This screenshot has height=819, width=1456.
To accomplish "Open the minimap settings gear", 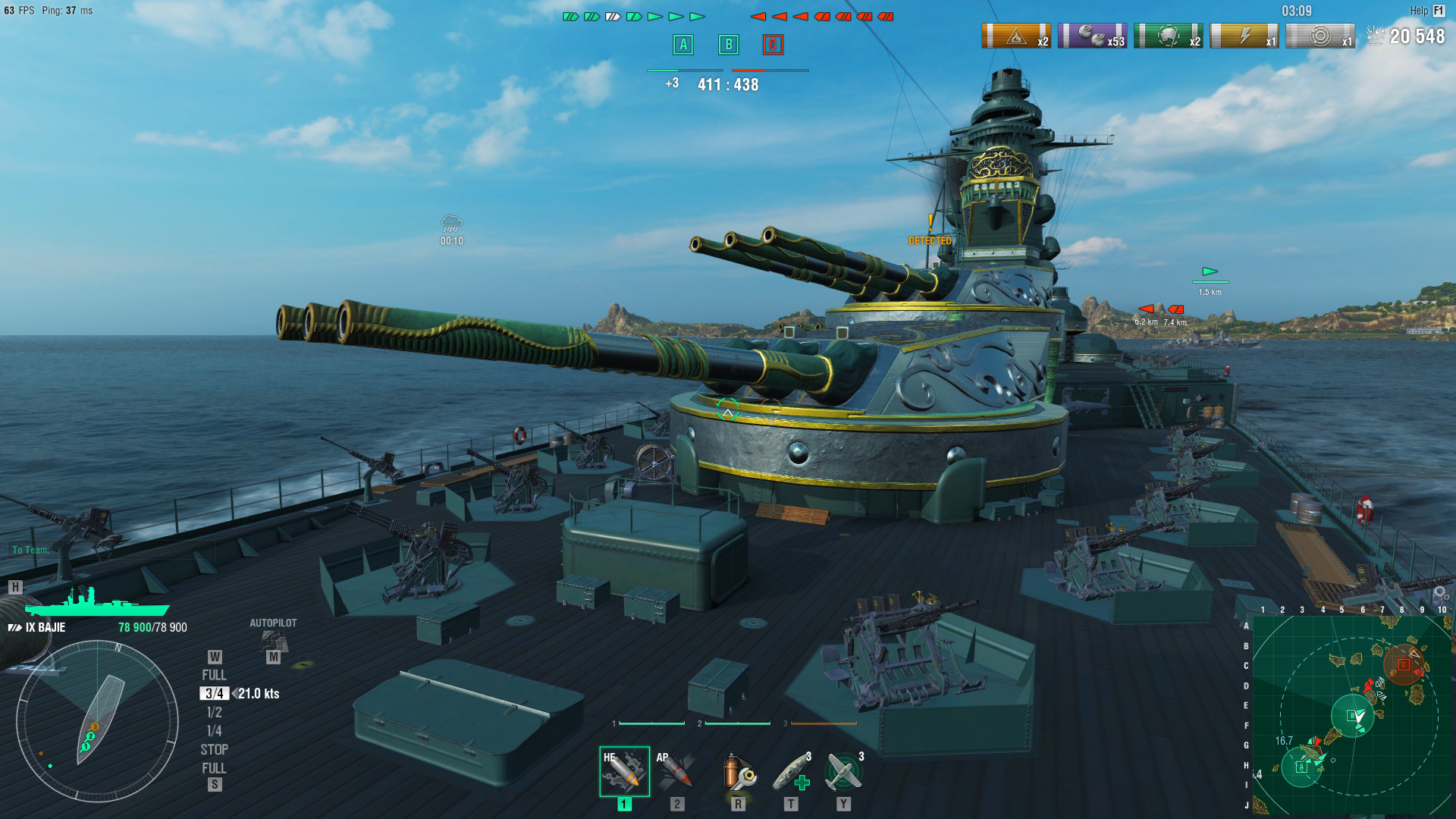I will [x=1440, y=594].
